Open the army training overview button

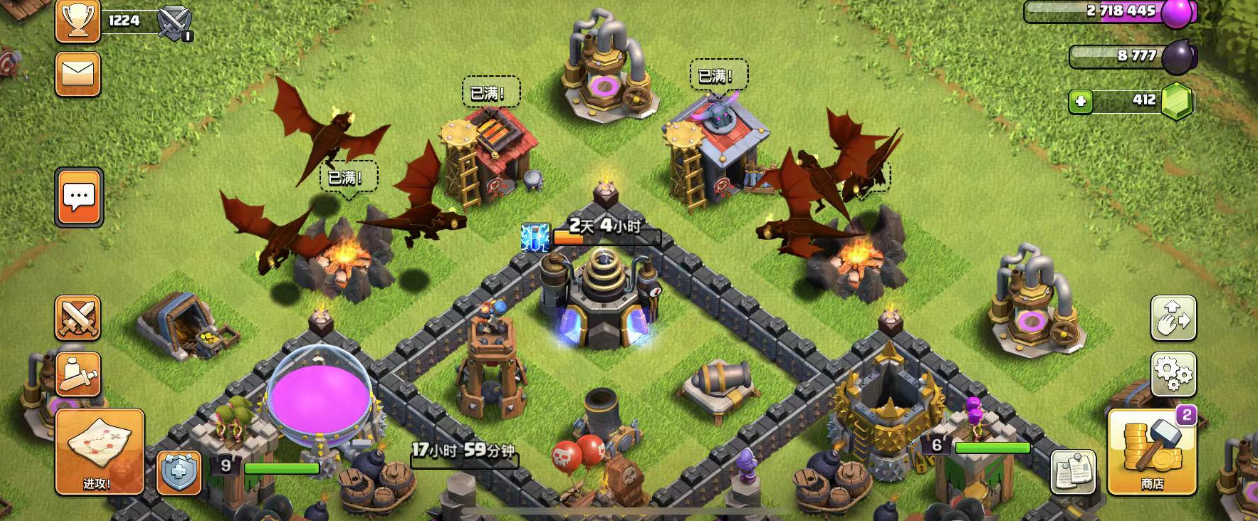point(77,373)
